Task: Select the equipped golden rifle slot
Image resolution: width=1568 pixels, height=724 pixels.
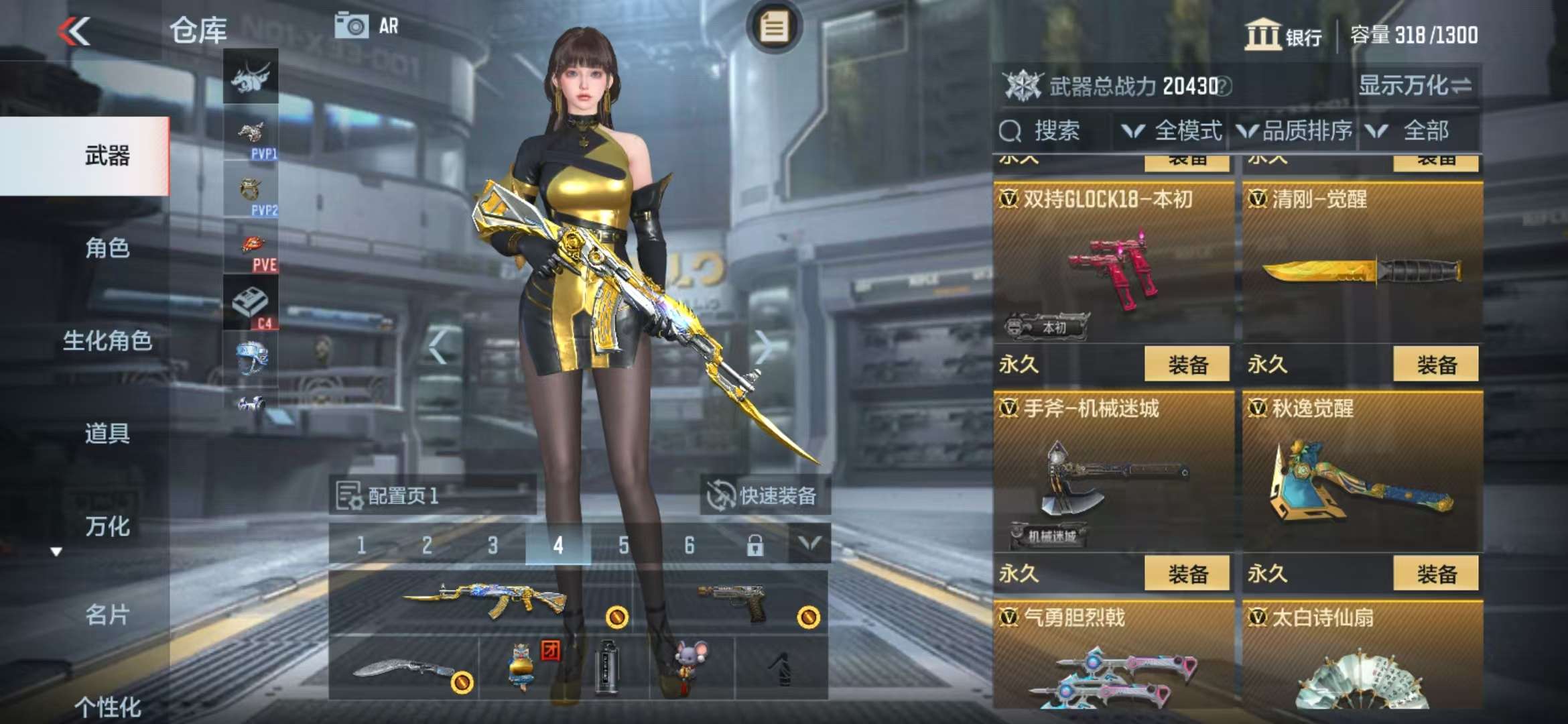Action: pos(481,601)
